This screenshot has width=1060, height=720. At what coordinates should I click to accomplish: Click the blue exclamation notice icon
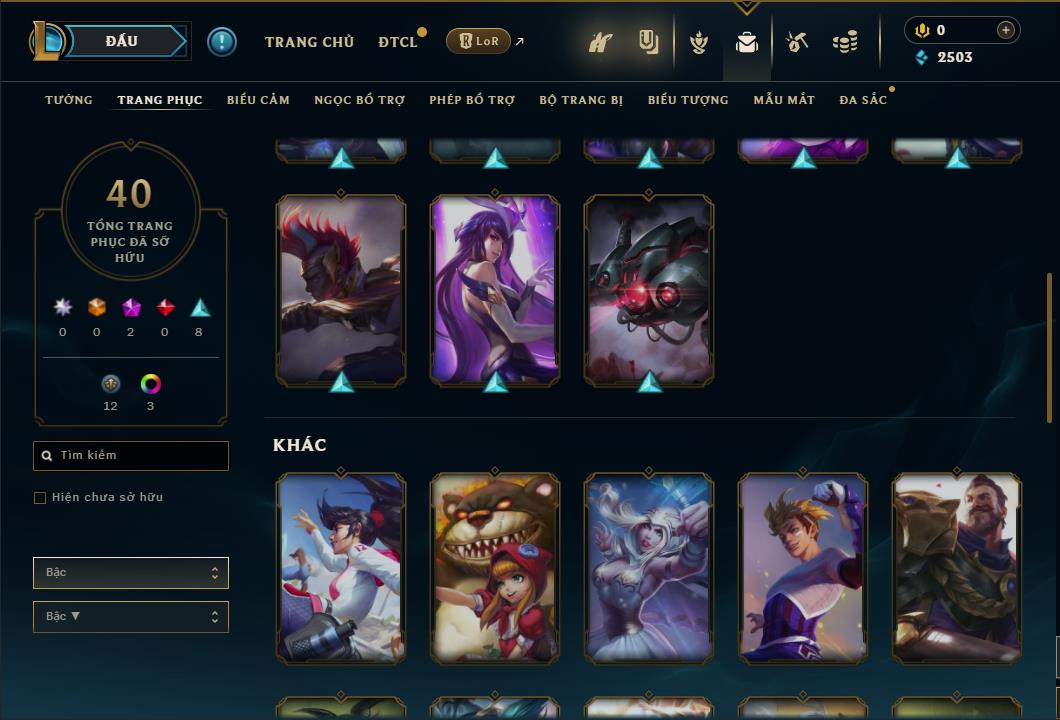pyautogui.click(x=222, y=41)
